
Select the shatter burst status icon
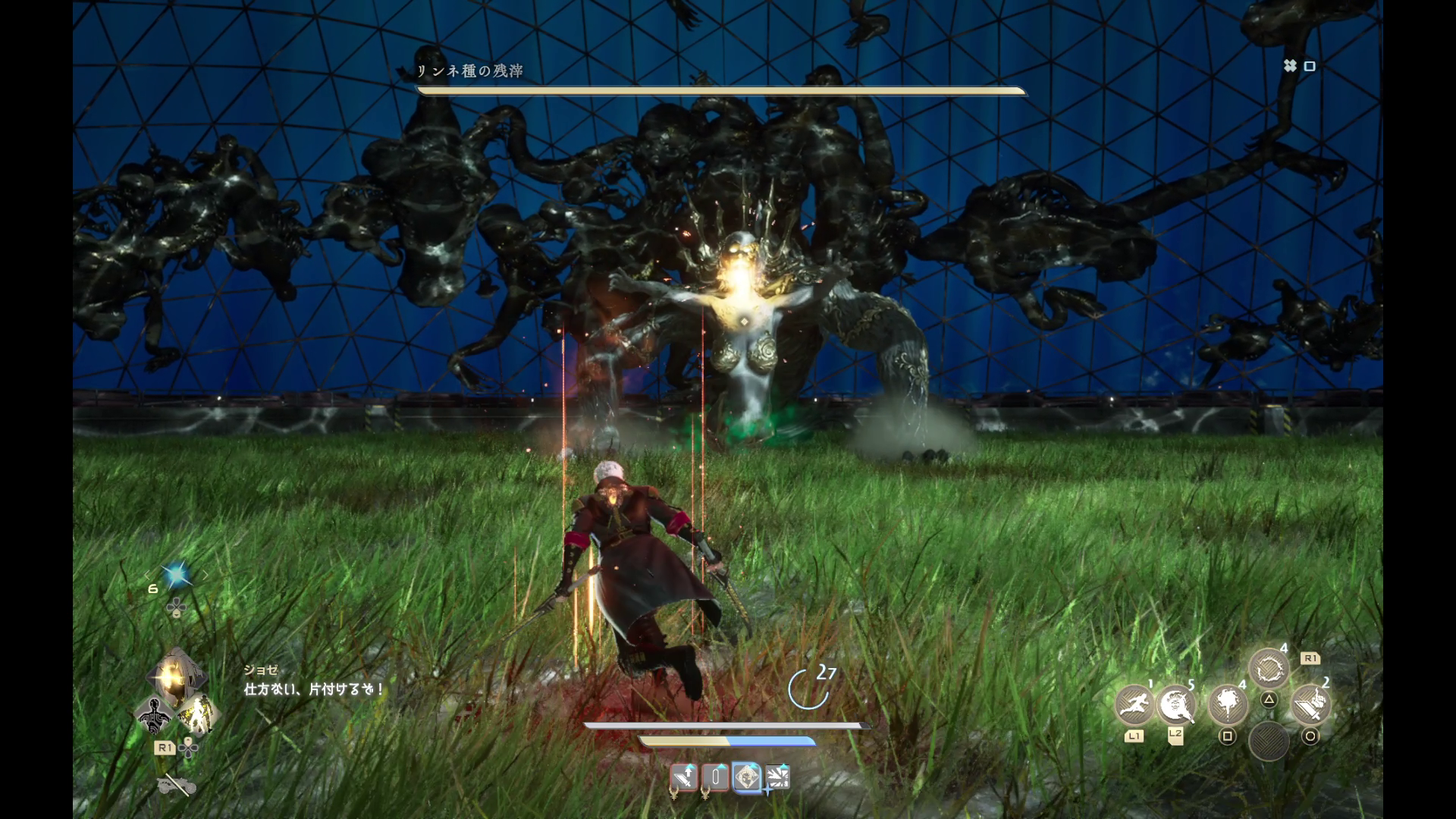click(778, 777)
